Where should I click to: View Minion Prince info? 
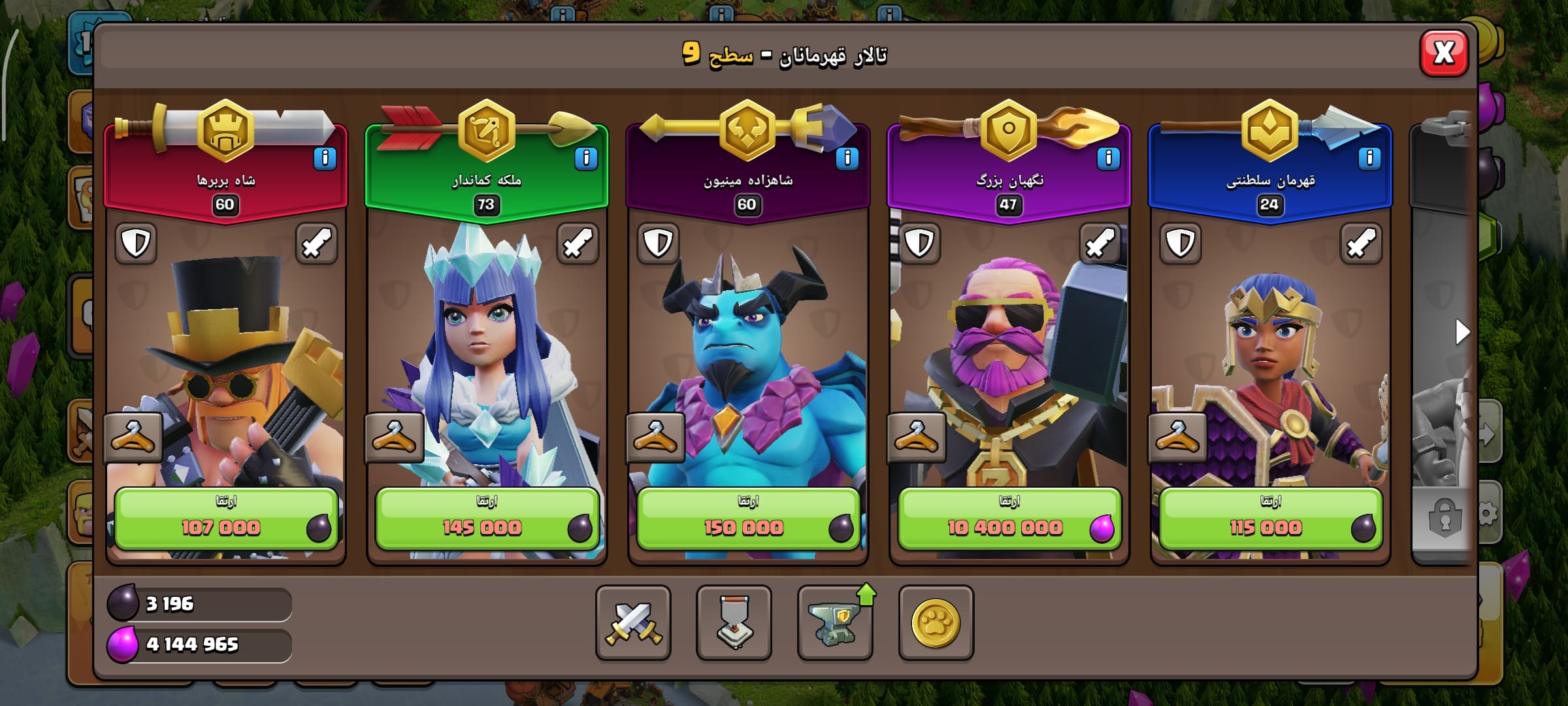[x=847, y=158]
